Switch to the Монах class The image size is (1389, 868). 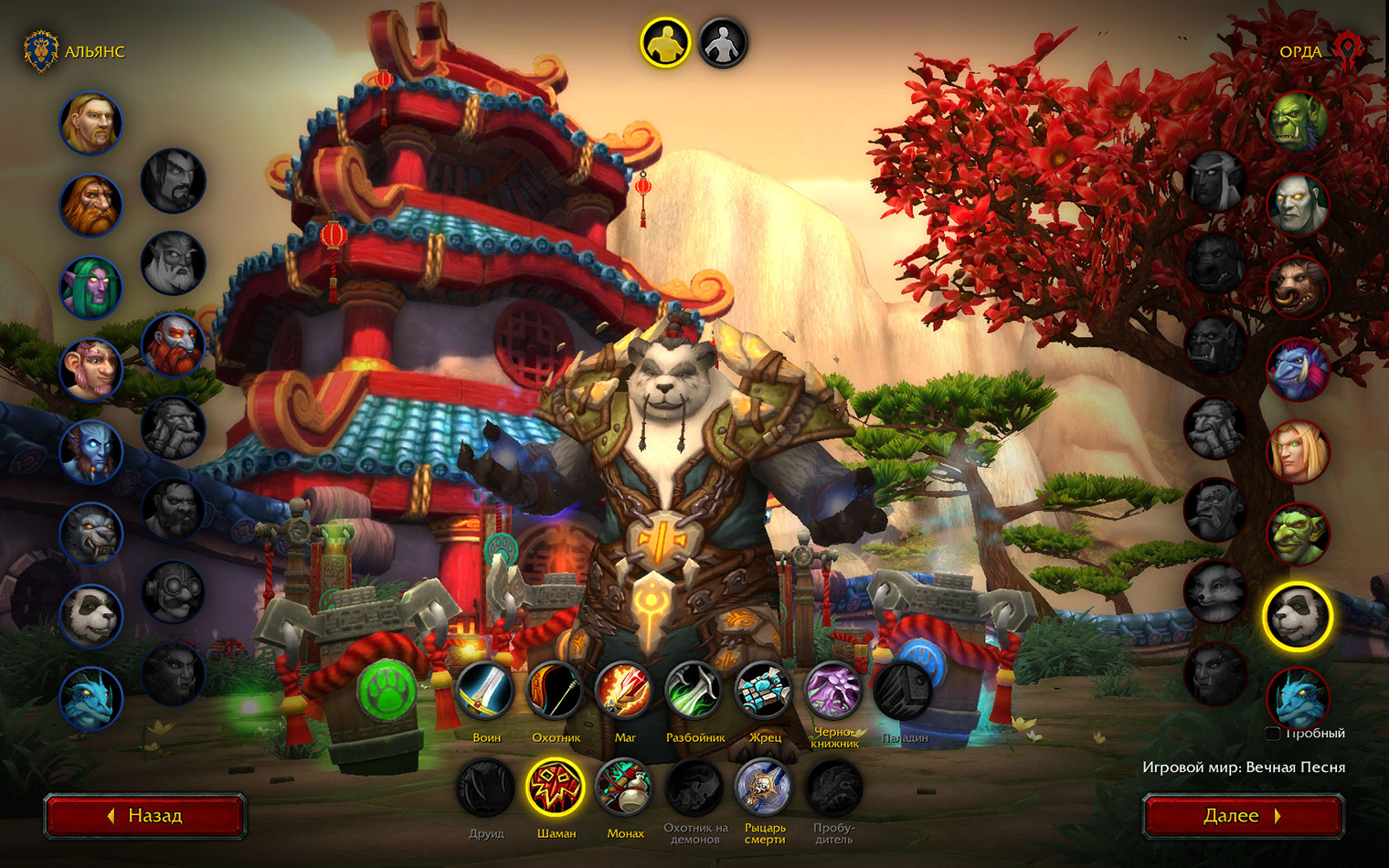[625, 787]
